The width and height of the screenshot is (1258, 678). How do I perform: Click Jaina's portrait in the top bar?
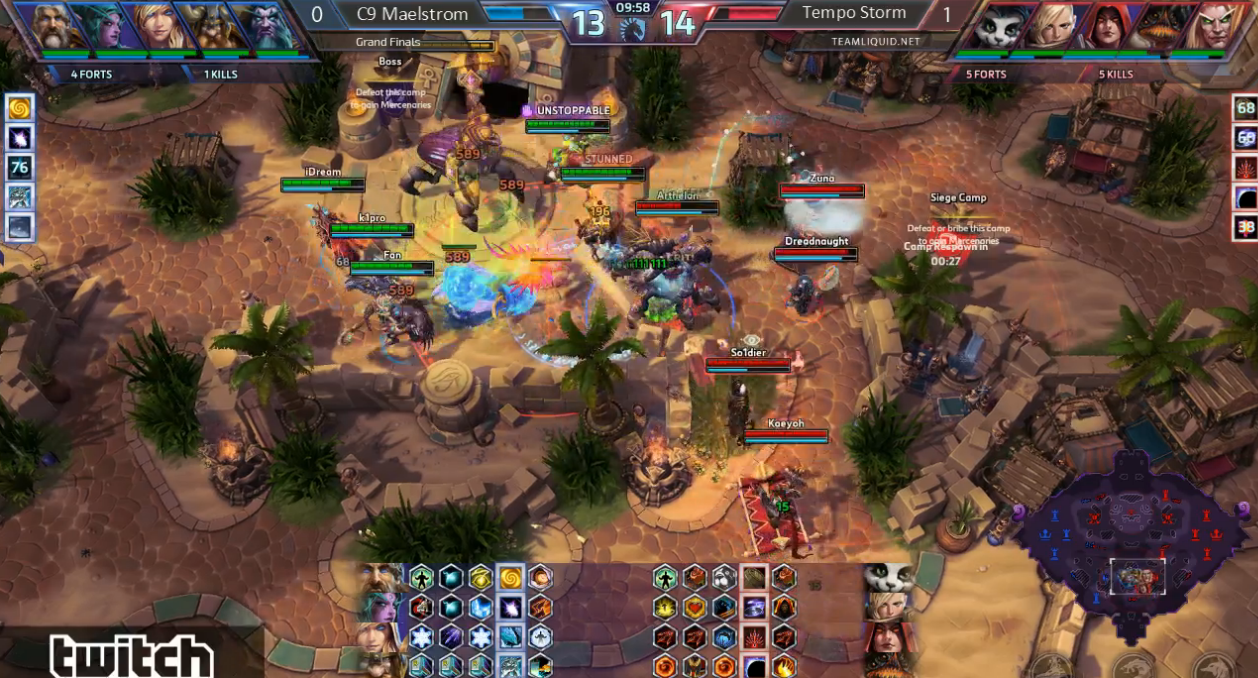tap(158, 27)
